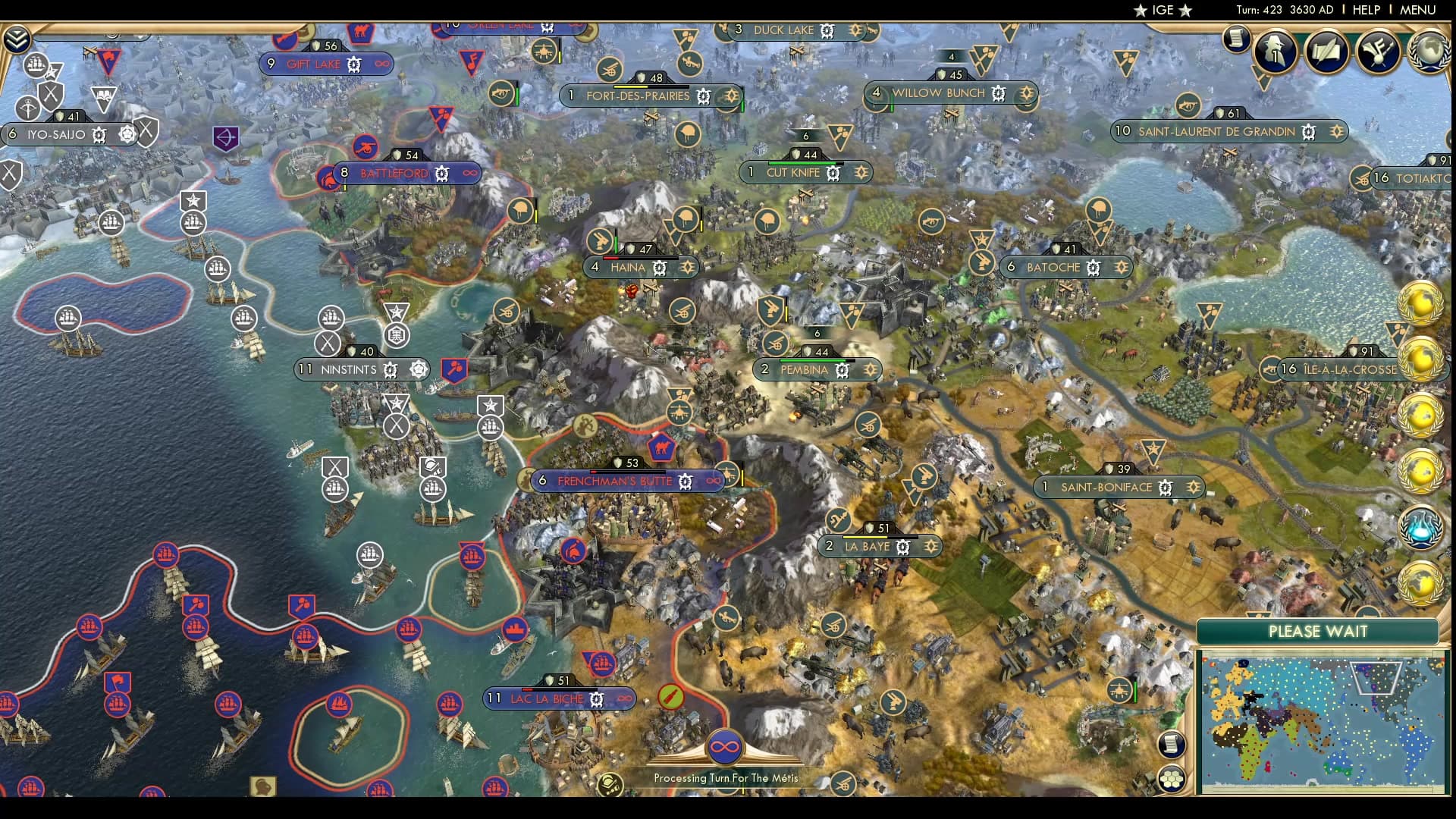This screenshot has width=1456, height=819.
Task: Click the religion icon on Iyo-Saijo's banner
Action: tap(127, 135)
